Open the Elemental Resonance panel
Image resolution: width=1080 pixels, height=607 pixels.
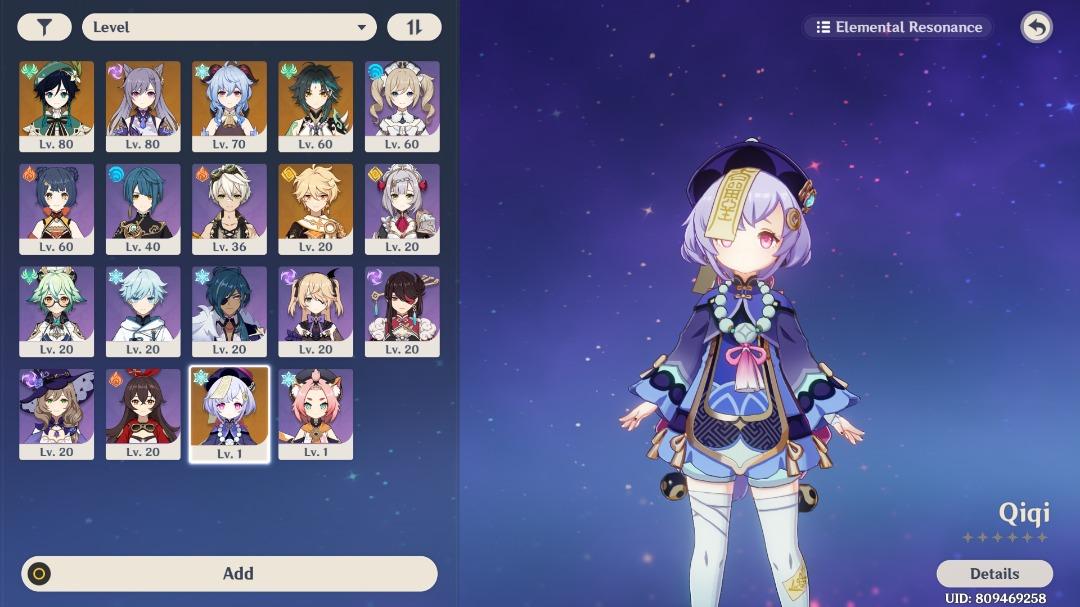tap(897, 27)
